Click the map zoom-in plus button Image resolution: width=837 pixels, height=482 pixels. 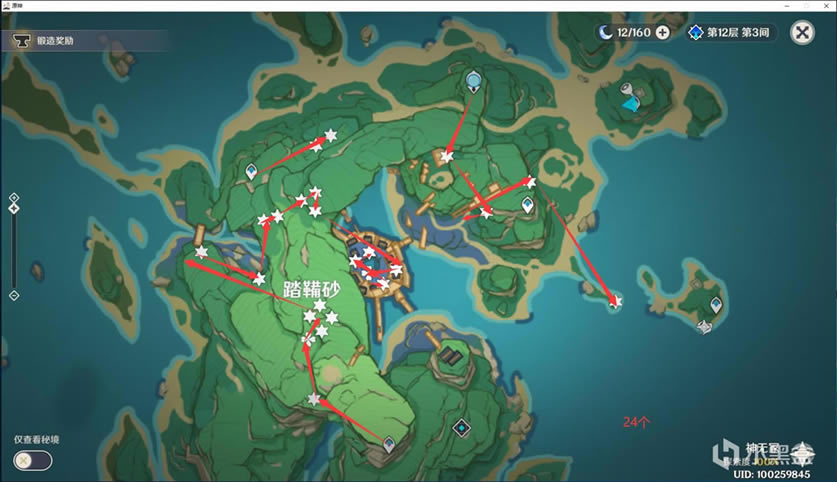click(x=13, y=197)
